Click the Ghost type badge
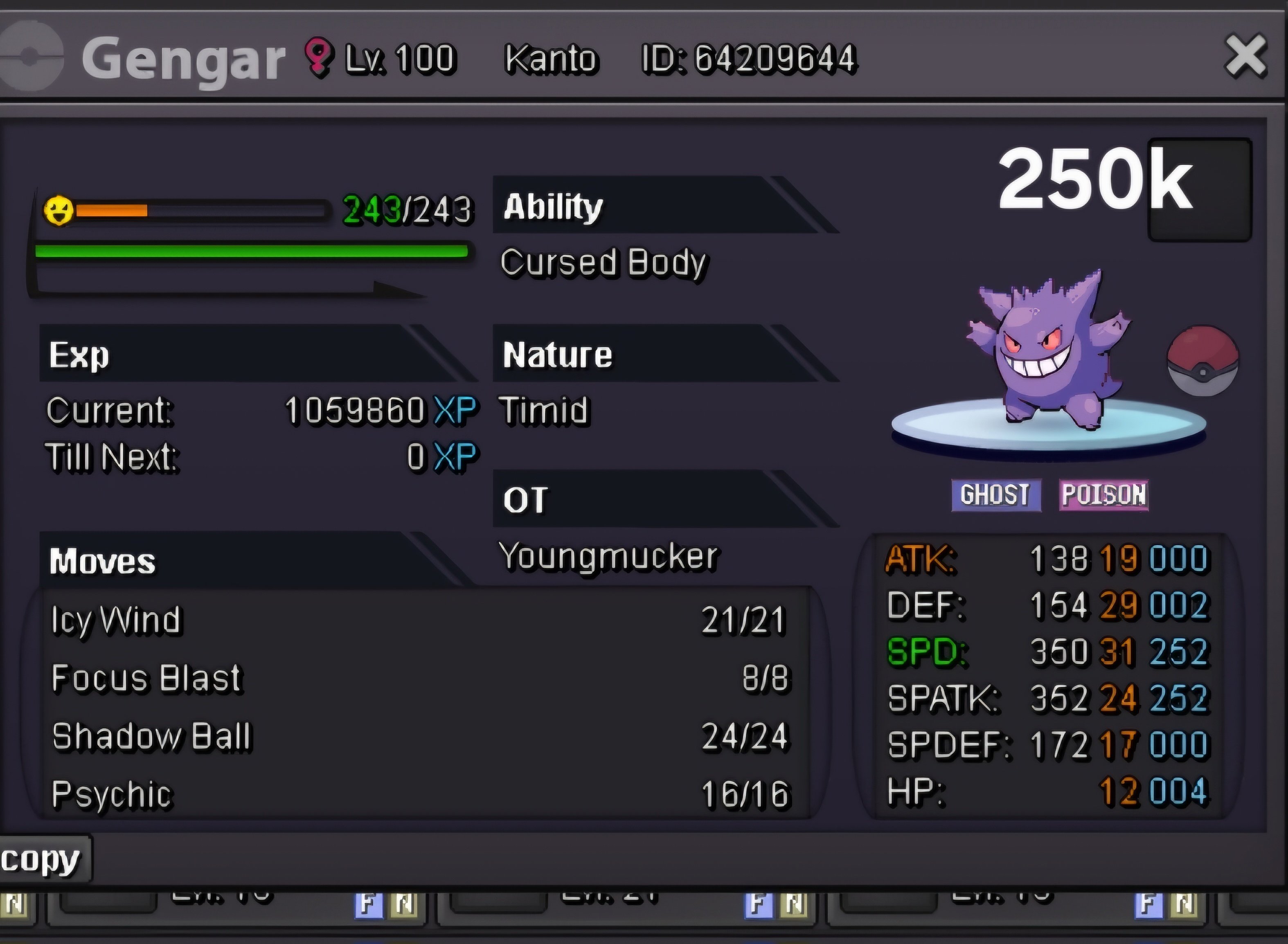Image resolution: width=1288 pixels, height=944 pixels. tap(995, 494)
